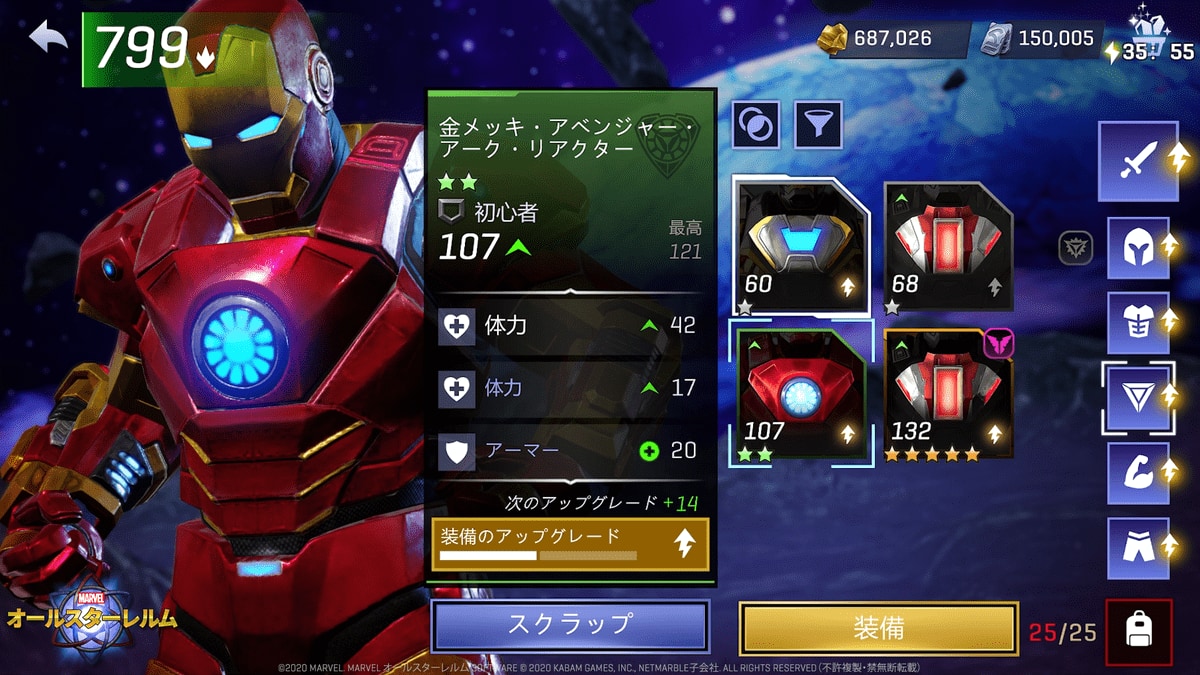
Task: Tap the スクラップ scrap button
Action: (x=570, y=625)
